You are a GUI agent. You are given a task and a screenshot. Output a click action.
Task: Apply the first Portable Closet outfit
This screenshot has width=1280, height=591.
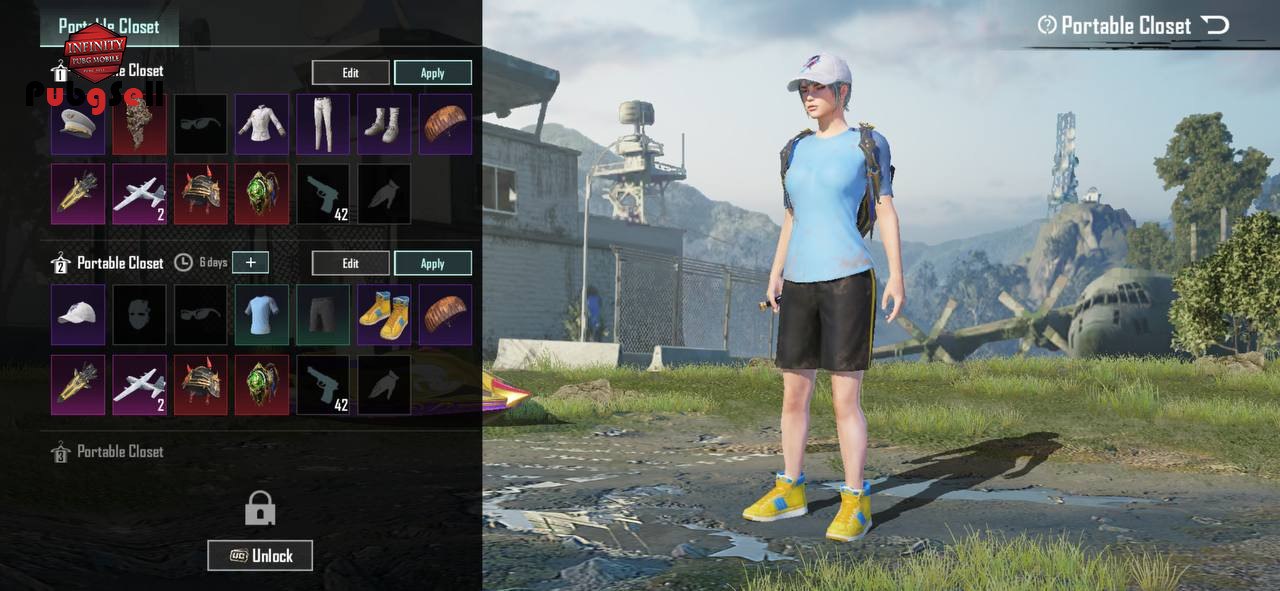tap(432, 72)
